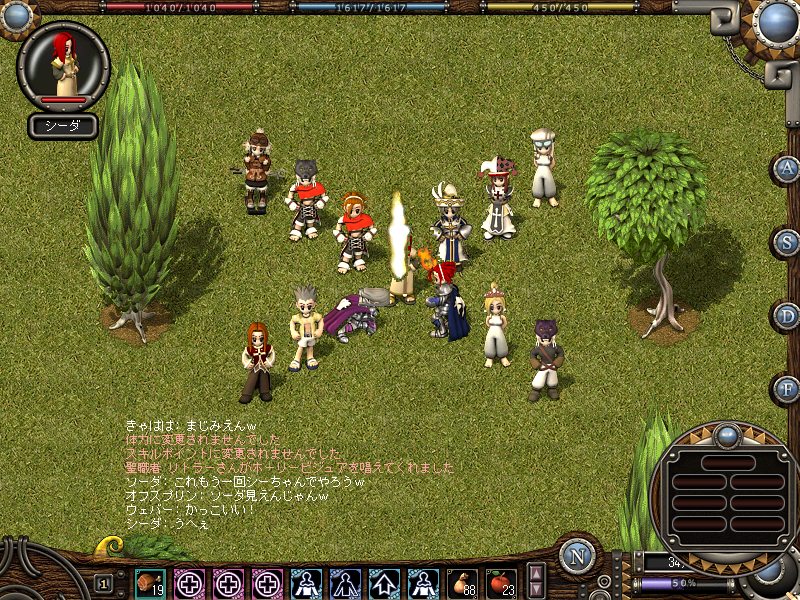Image resolution: width=800 pixels, height=600 pixels.
Task: Use the red apple with 23 count
Action: pos(501,582)
